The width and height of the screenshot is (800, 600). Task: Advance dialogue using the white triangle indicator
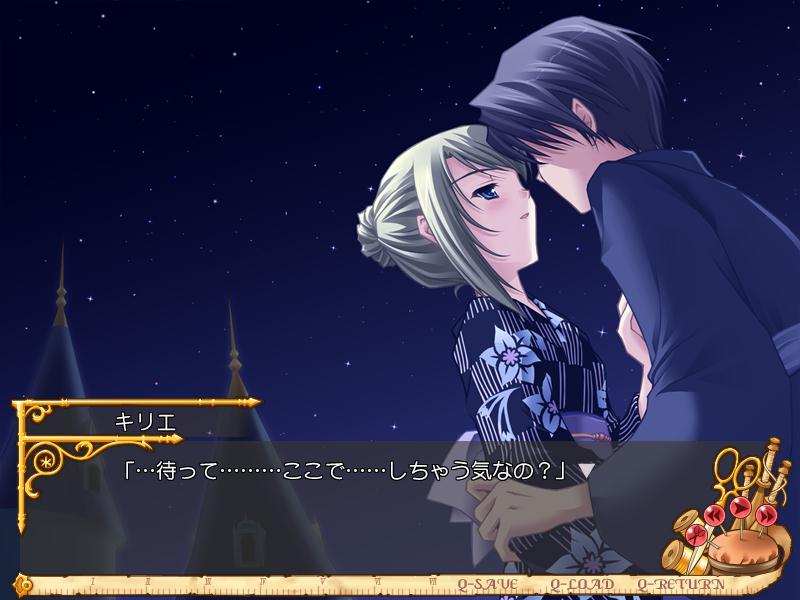[587, 469]
